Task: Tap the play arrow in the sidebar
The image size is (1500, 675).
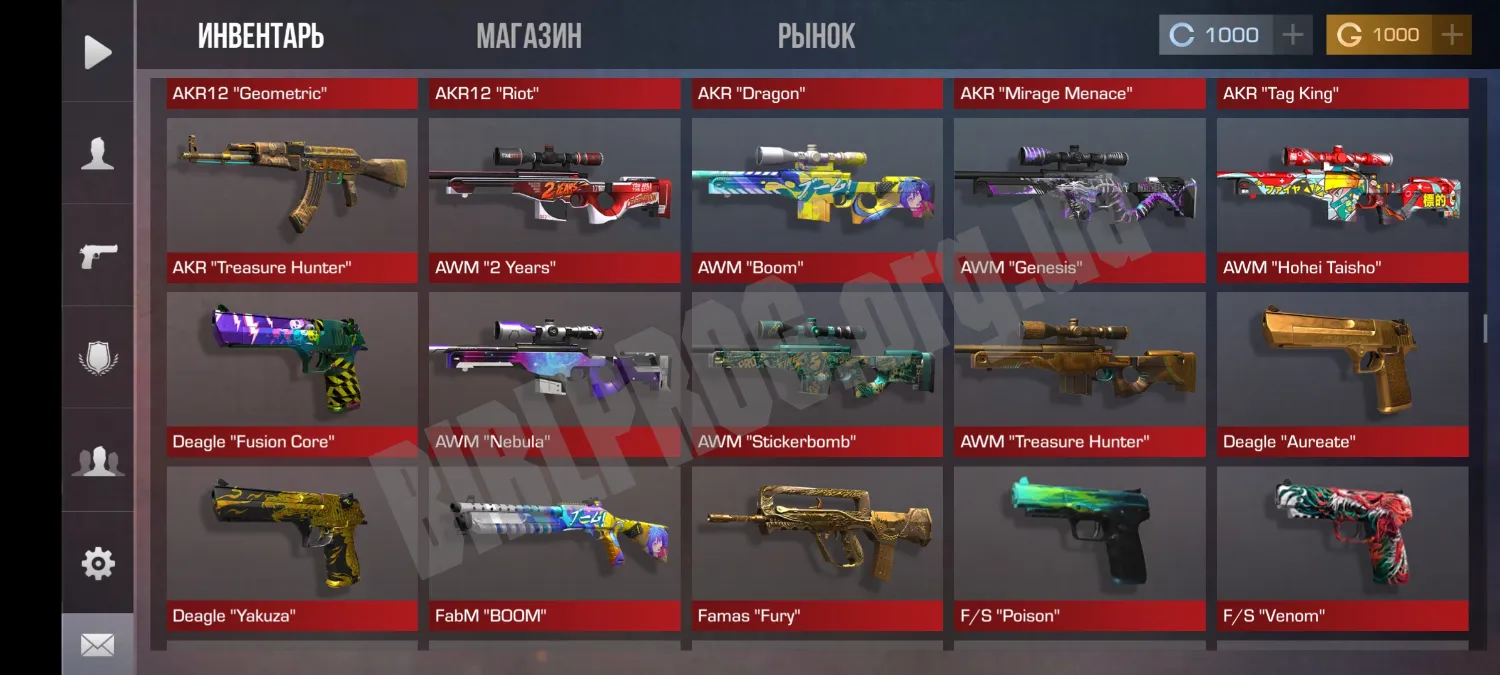Action: click(98, 52)
